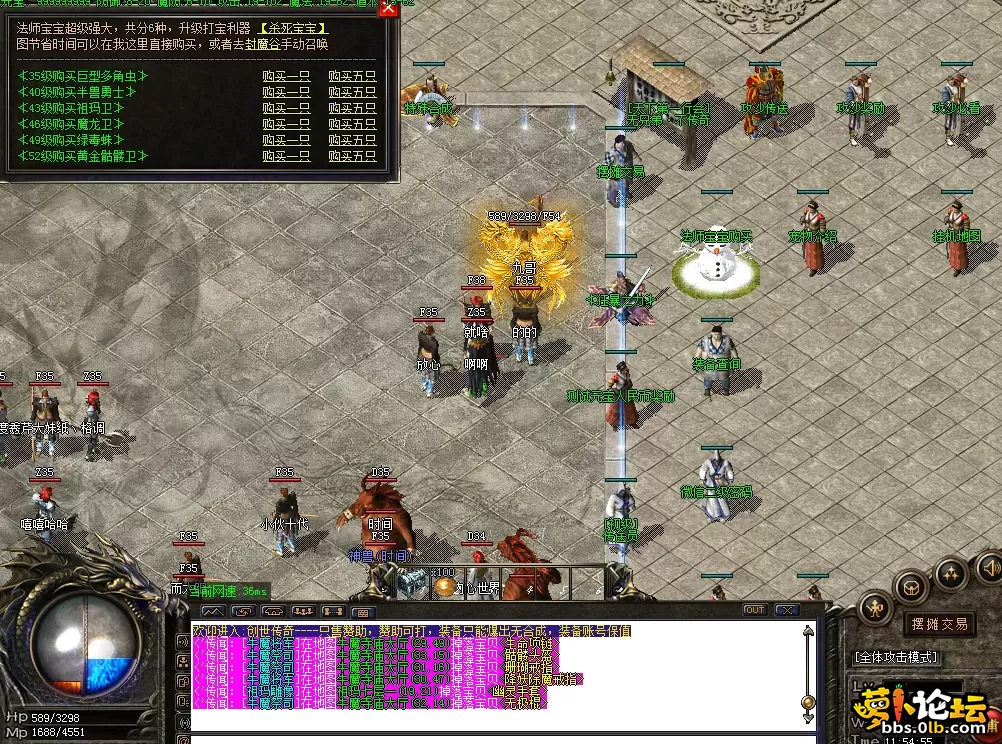
Task: Close the chat panel with X
Action: (x=787, y=610)
